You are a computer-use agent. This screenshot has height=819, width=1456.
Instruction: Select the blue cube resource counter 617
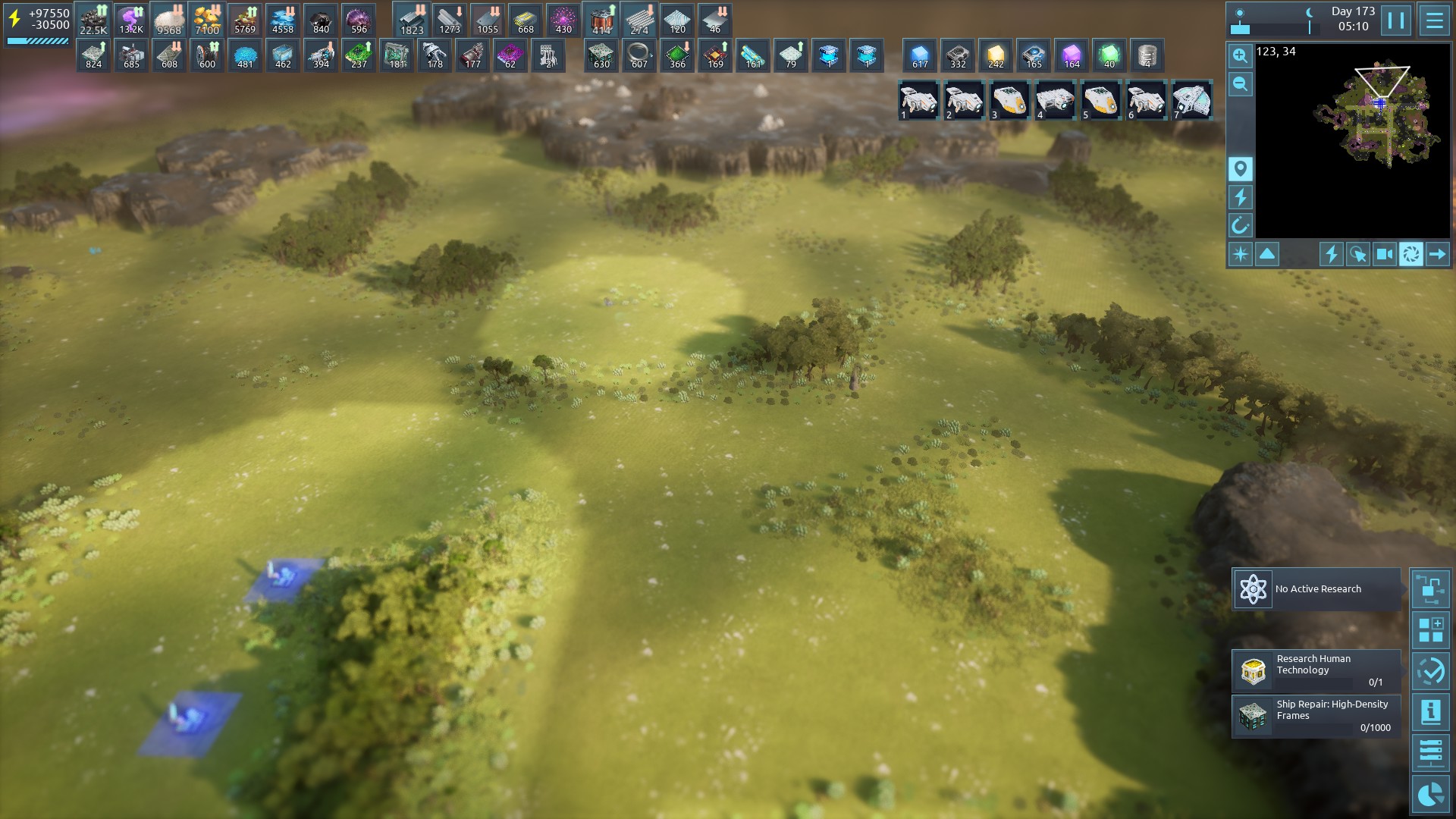(x=920, y=55)
